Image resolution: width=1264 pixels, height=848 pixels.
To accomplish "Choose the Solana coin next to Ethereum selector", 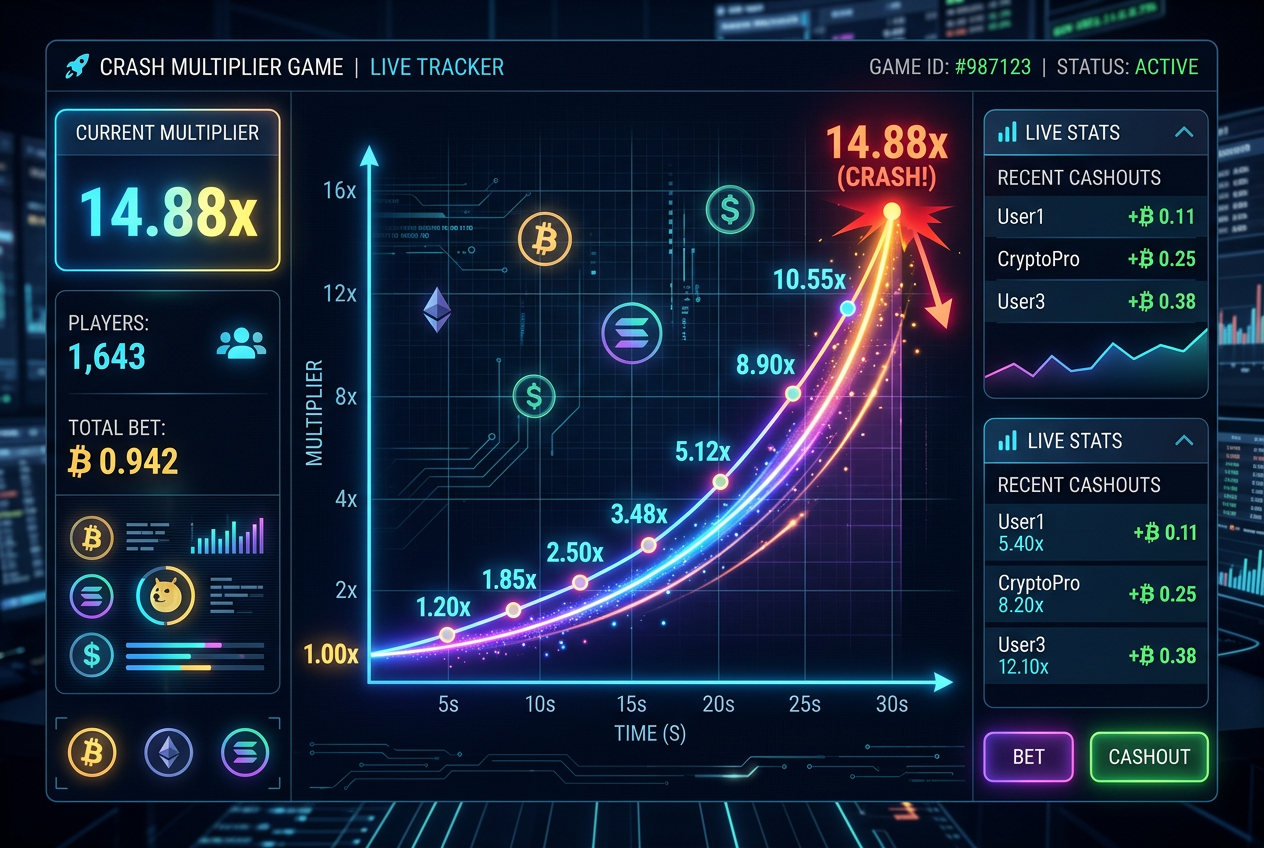I will (x=245, y=751).
